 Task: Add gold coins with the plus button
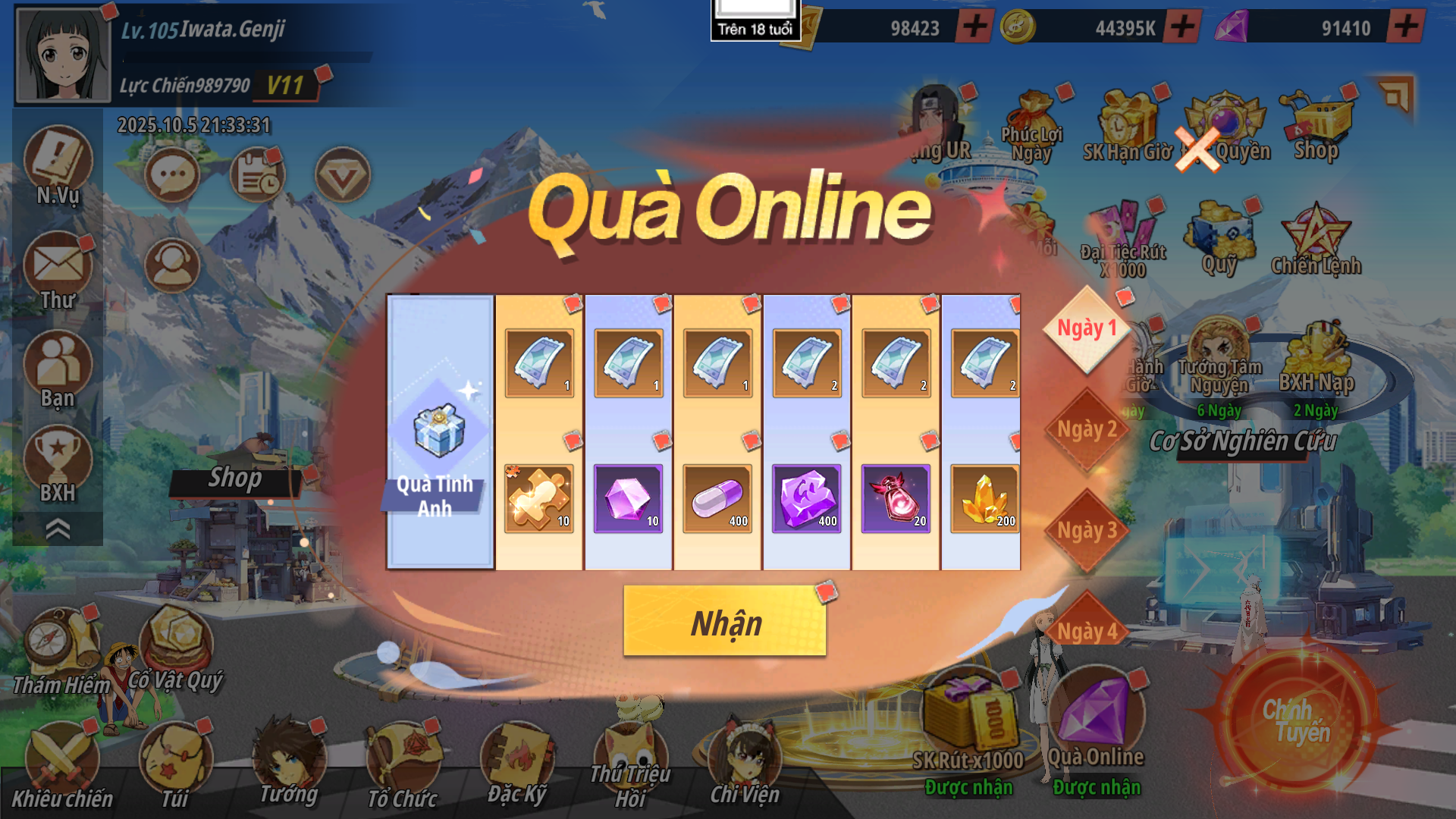[x=1182, y=27]
